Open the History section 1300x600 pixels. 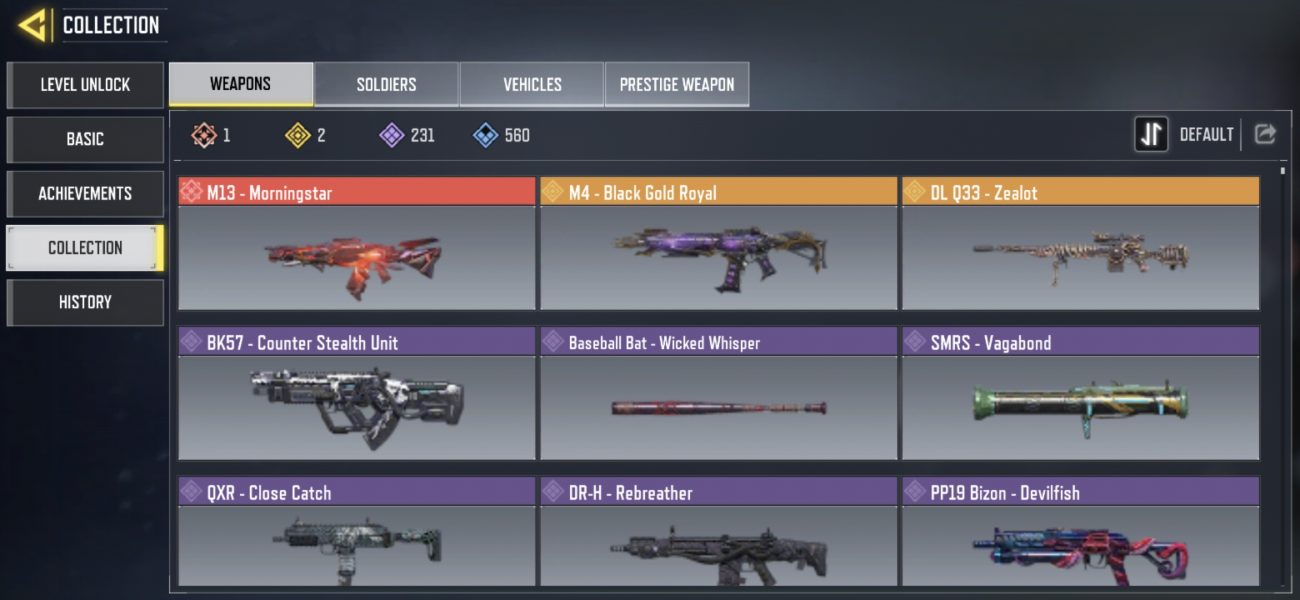[x=85, y=302]
